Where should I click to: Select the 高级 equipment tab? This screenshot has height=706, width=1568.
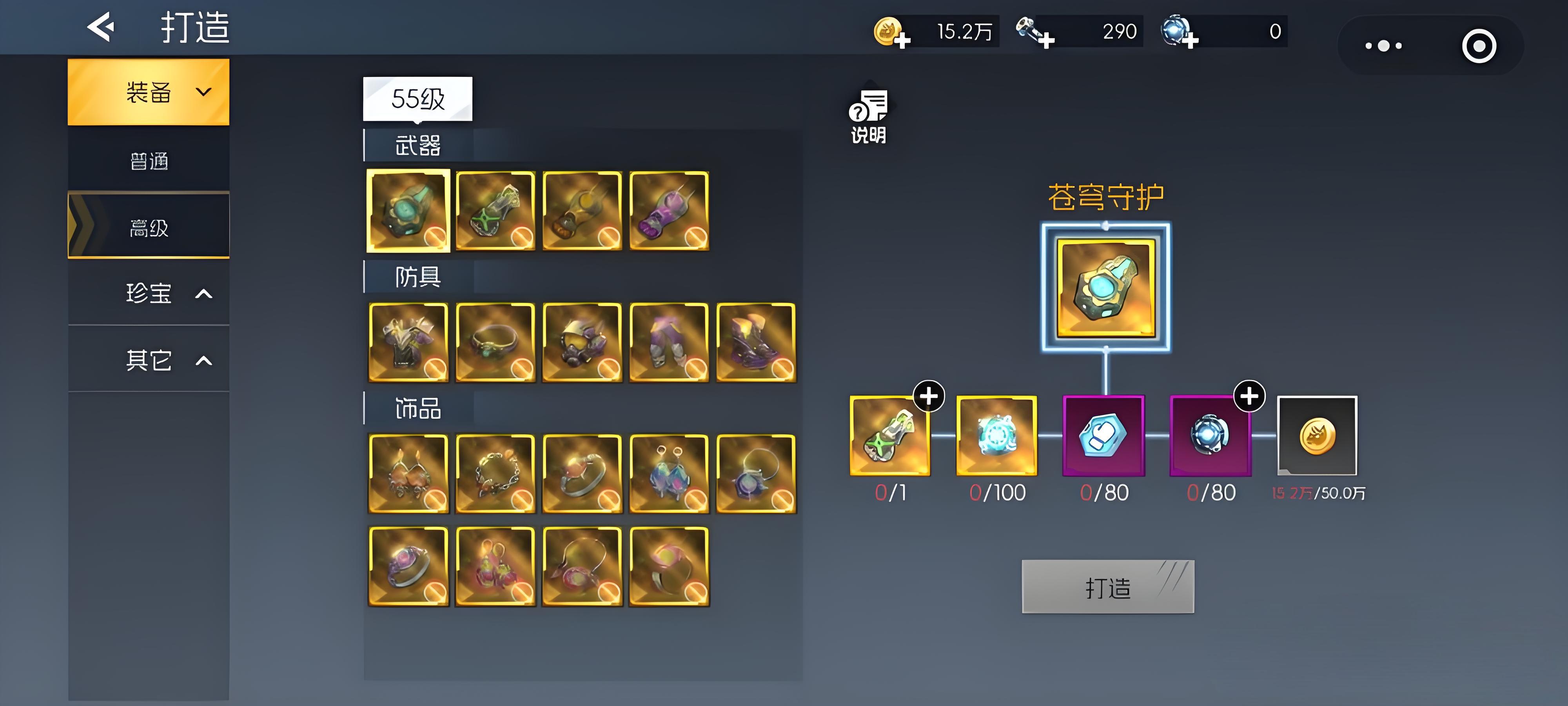coord(149,227)
